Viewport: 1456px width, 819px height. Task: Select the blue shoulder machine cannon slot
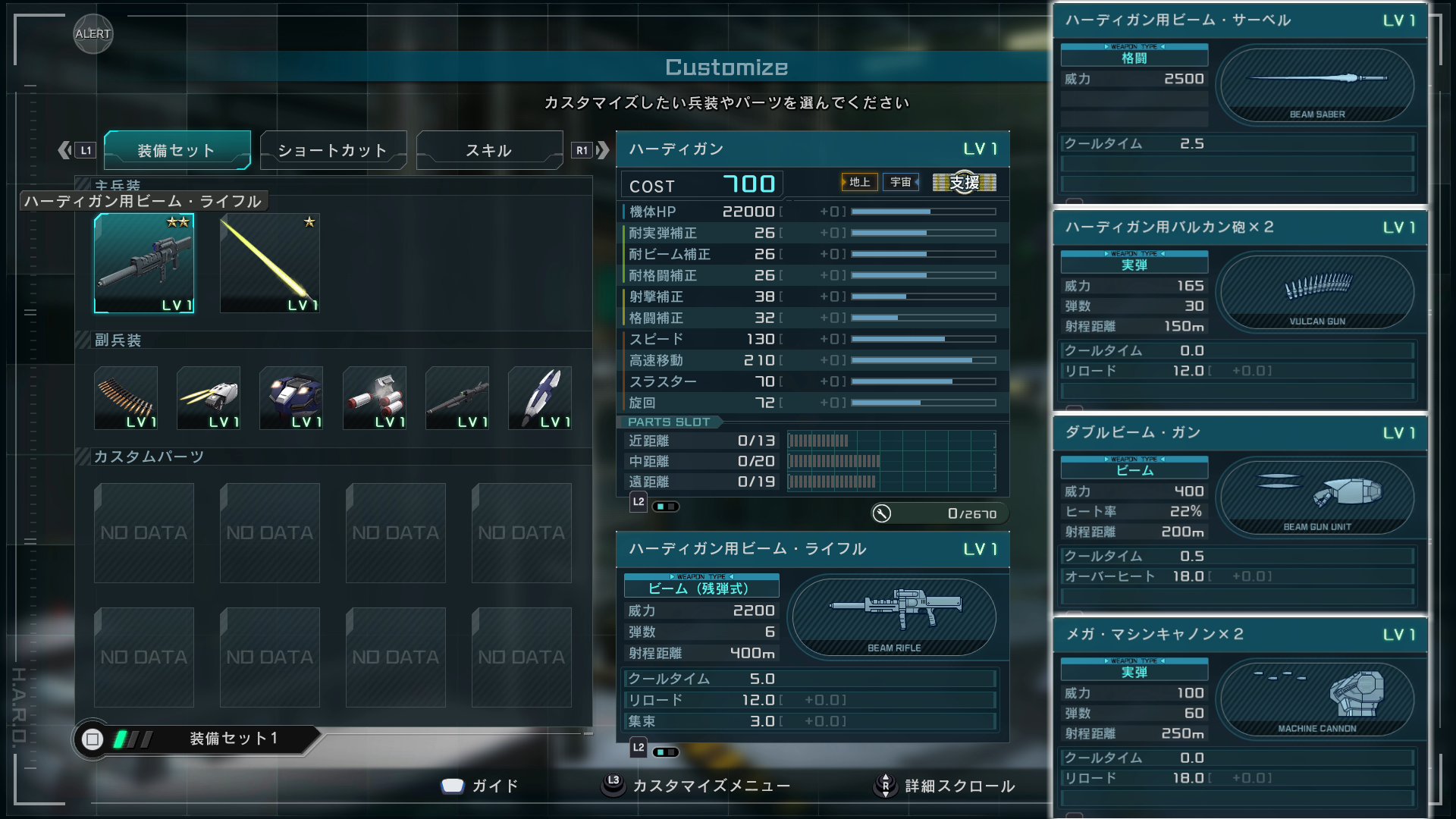pyautogui.click(x=291, y=398)
